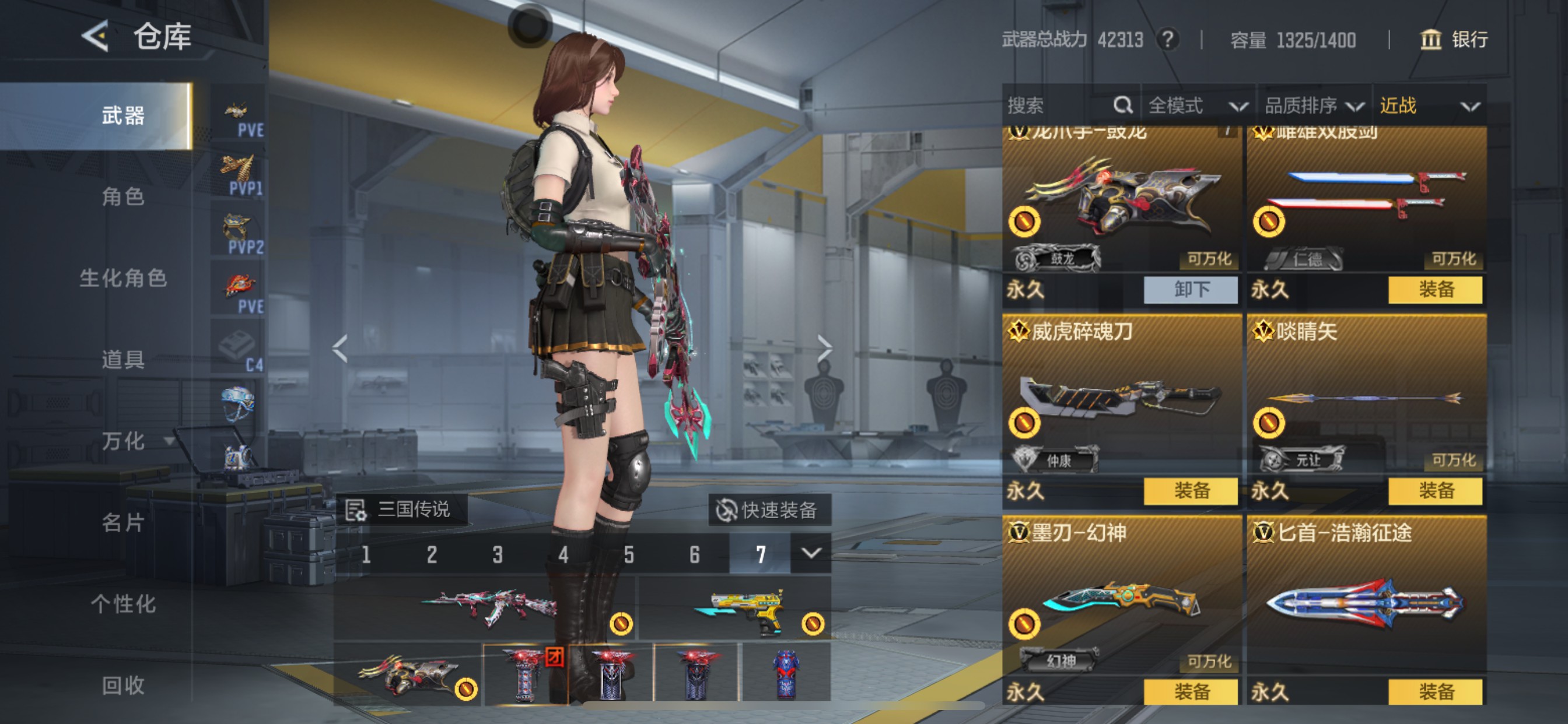Switch to the 名片 tab
The image size is (1568, 724).
coord(123,522)
